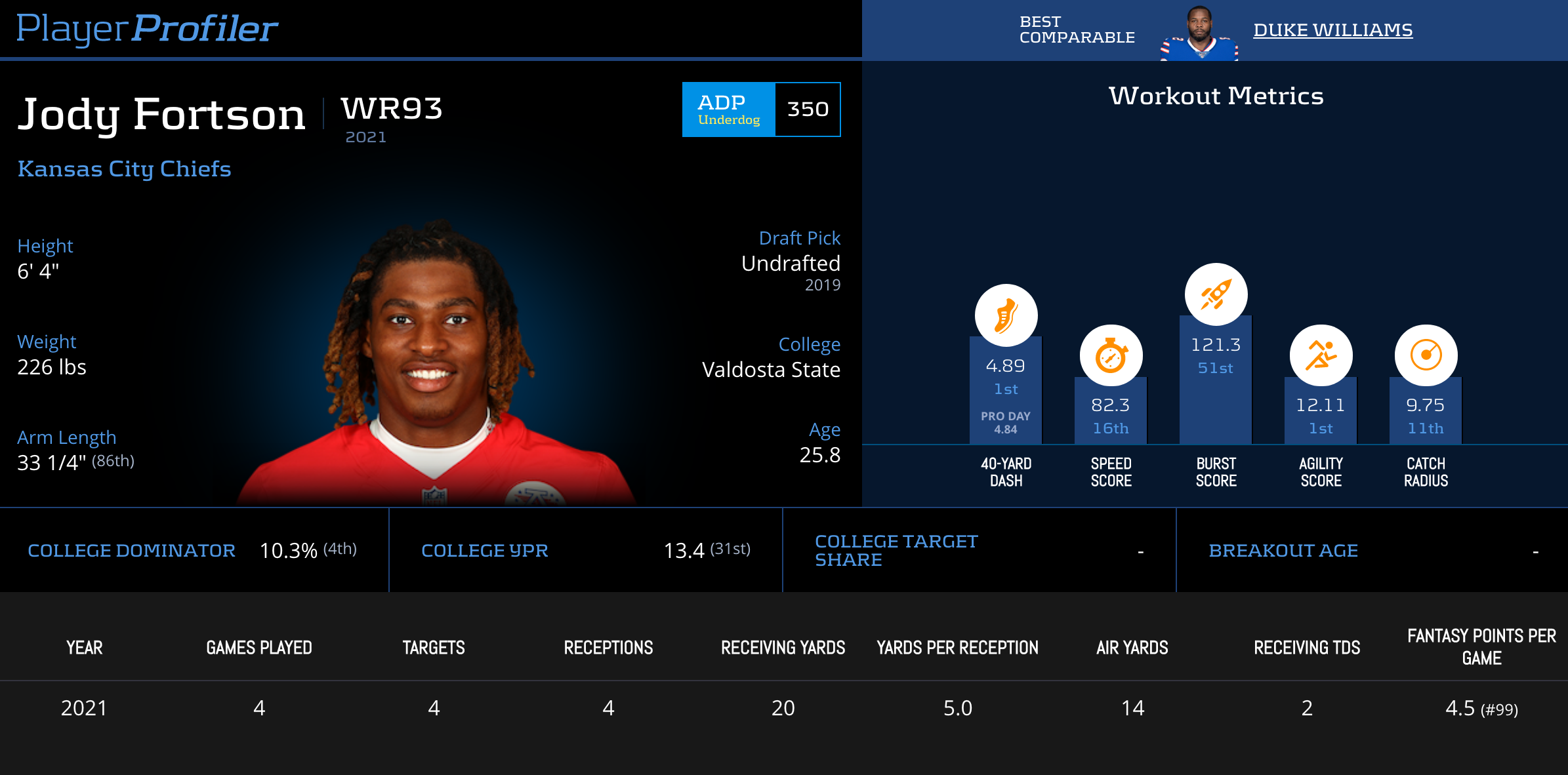Click the College Target Share label
Image resolution: width=1568 pixels, height=775 pixels.
(x=896, y=551)
